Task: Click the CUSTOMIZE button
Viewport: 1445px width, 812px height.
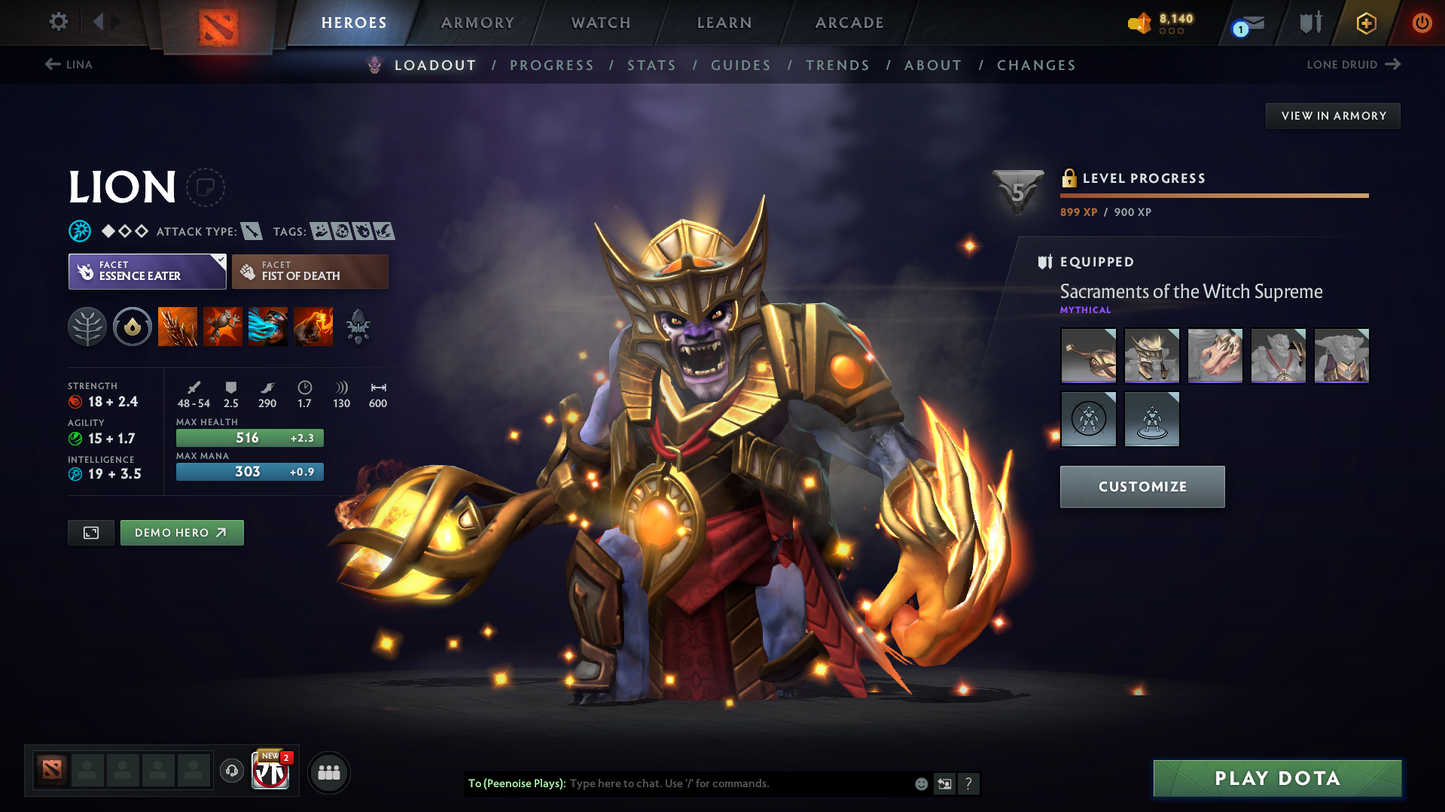Action: pyautogui.click(x=1142, y=486)
